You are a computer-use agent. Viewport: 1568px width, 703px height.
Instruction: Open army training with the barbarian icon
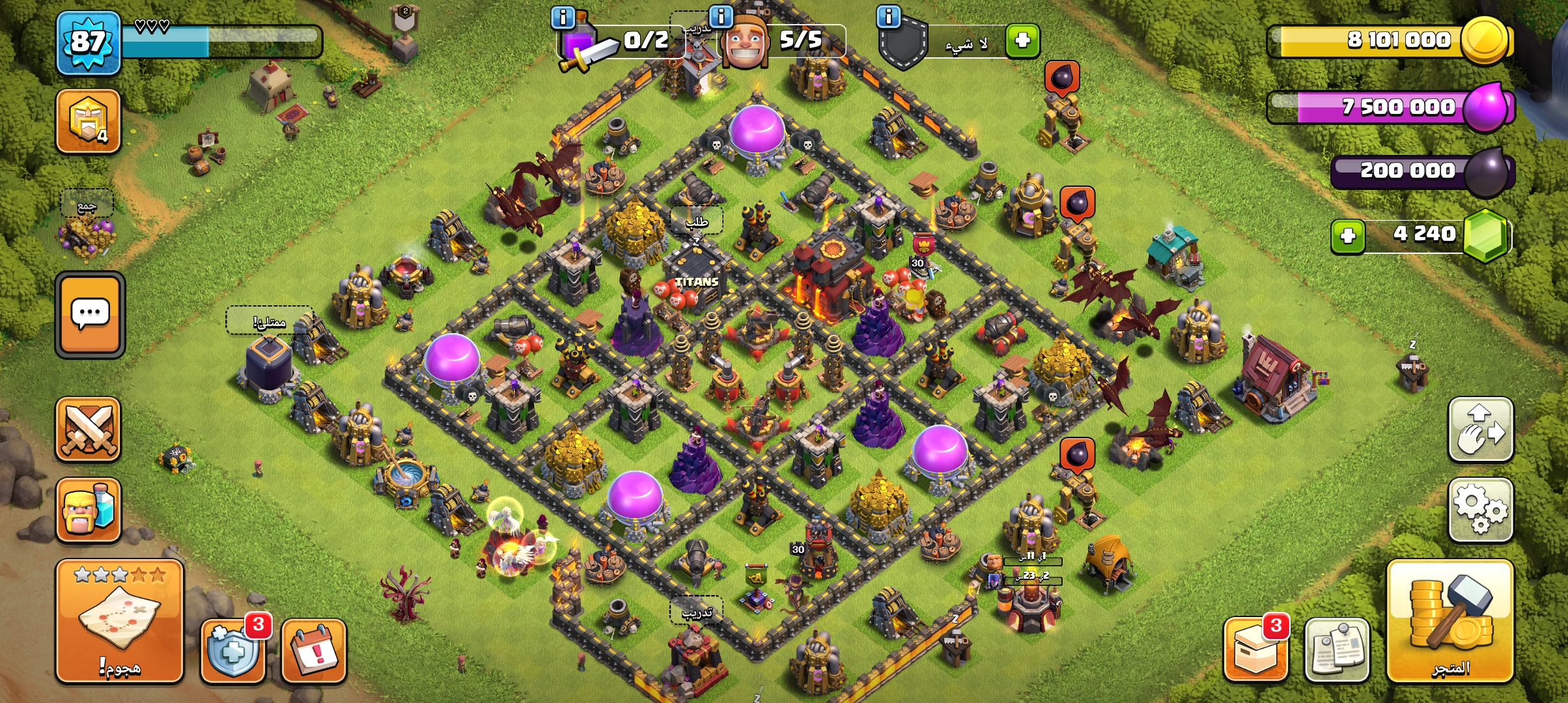(x=89, y=510)
